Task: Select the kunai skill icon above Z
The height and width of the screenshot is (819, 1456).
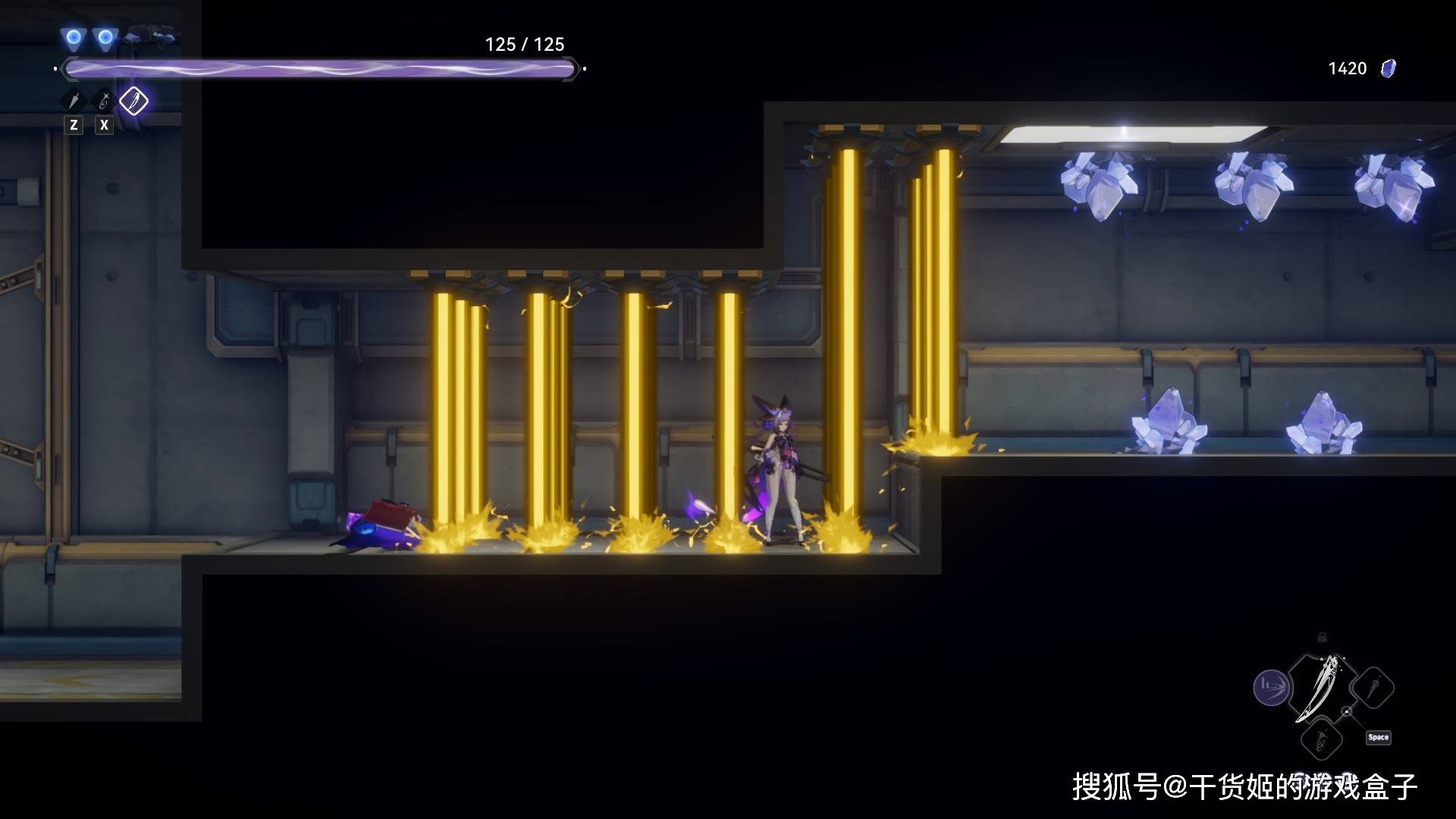Action: click(x=74, y=101)
